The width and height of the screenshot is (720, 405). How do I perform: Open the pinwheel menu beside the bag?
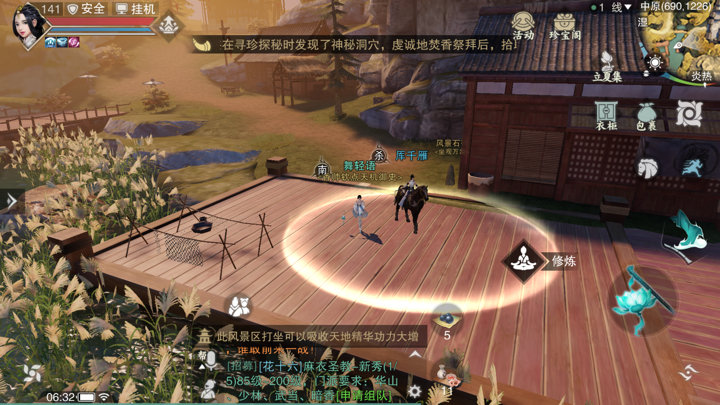[688, 115]
